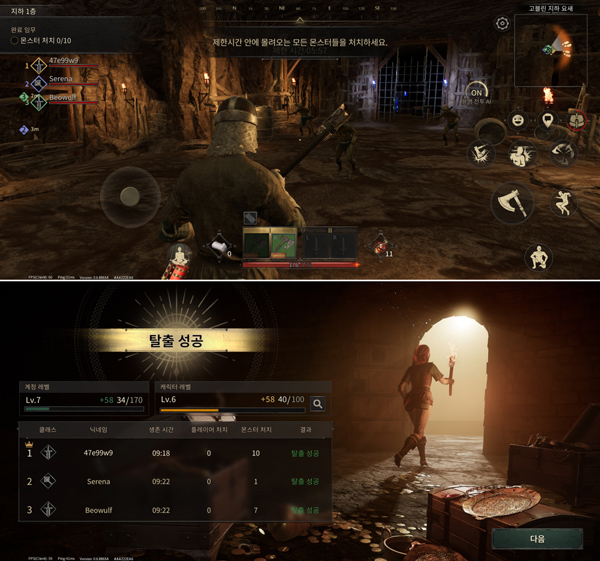
Task: Activate the warrior shout skill
Action: pyautogui.click(x=521, y=154)
